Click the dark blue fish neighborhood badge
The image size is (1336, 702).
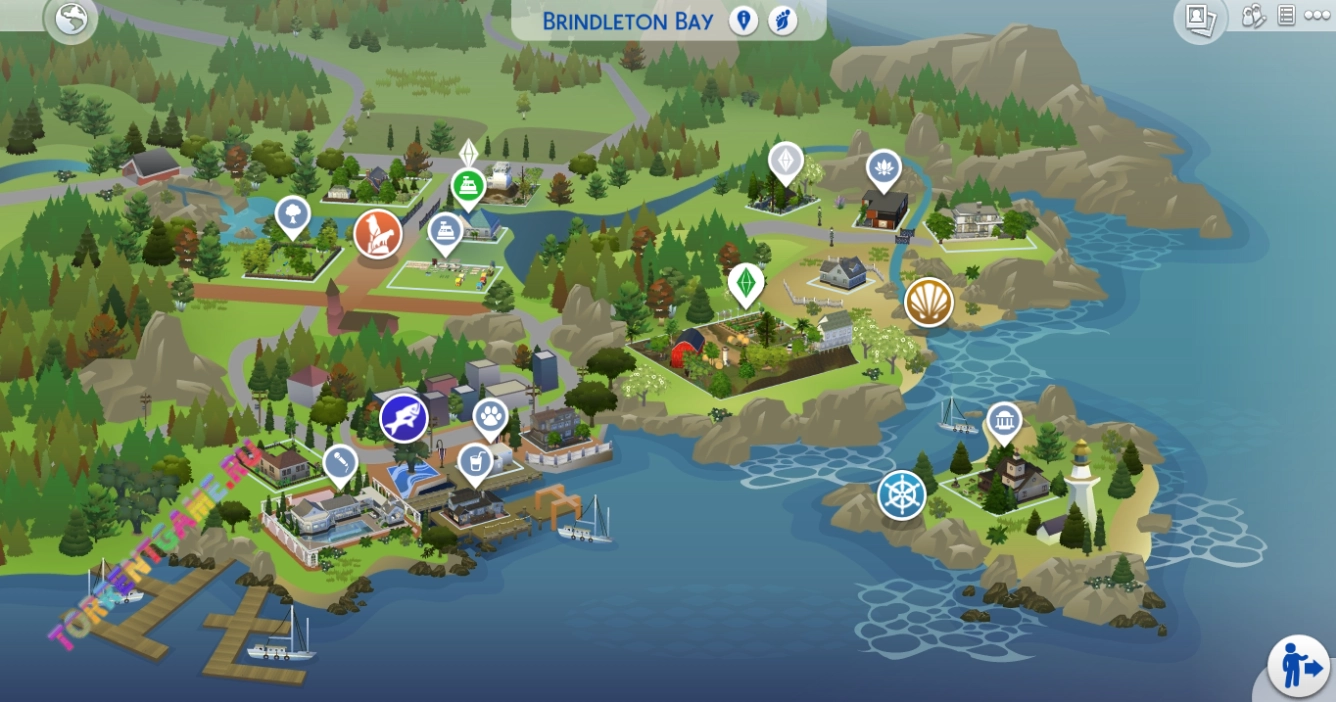(x=404, y=418)
